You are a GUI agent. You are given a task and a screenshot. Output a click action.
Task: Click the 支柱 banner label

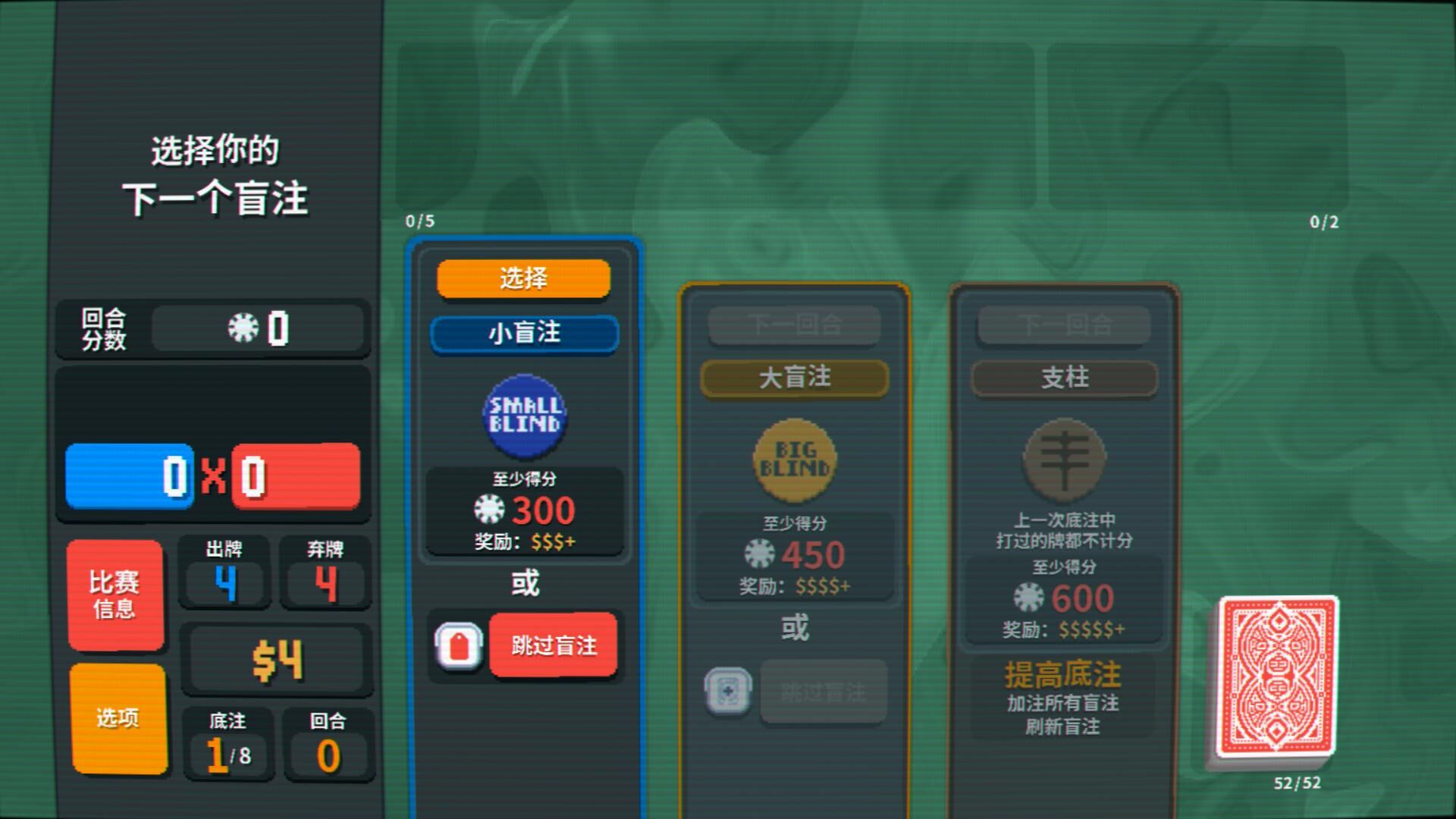coord(1065,378)
